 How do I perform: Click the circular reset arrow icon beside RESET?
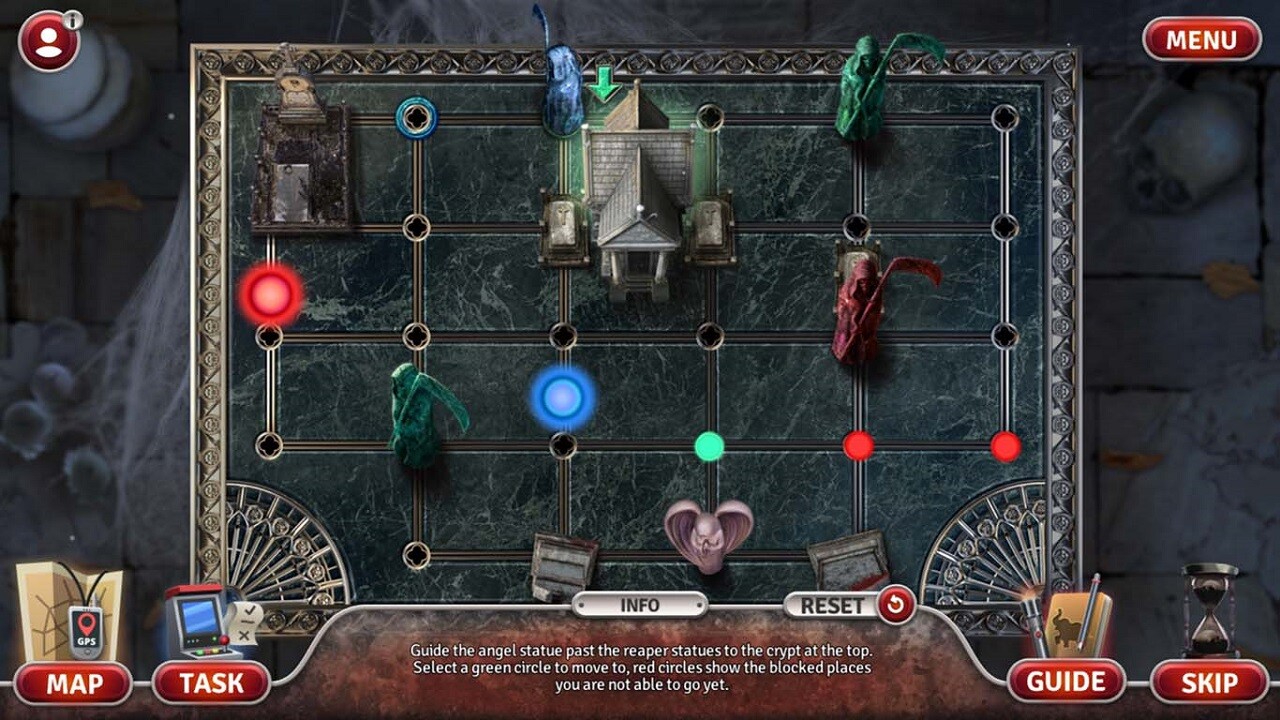899,604
